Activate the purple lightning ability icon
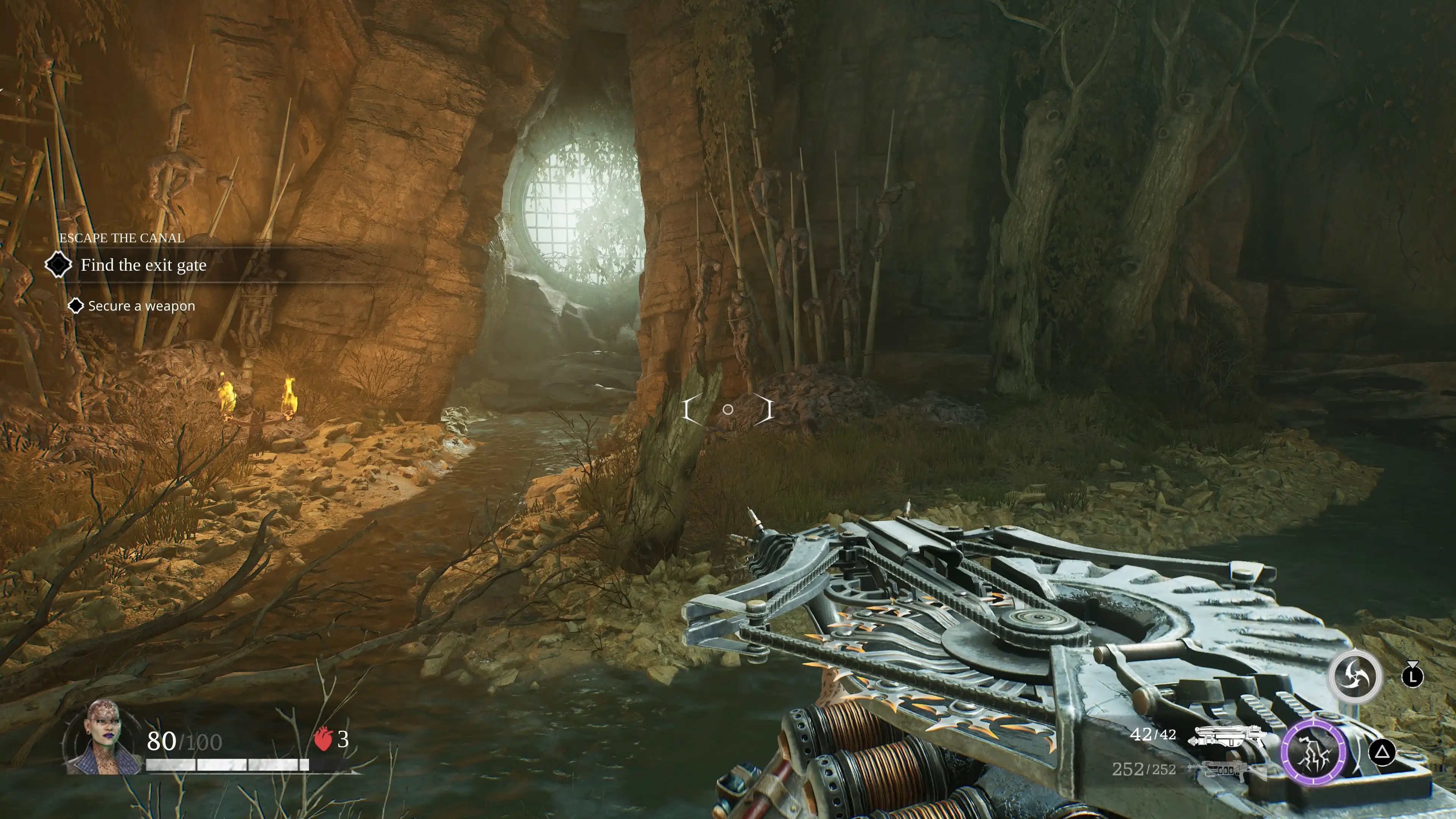Screen dimensions: 1456x819 click(1314, 752)
